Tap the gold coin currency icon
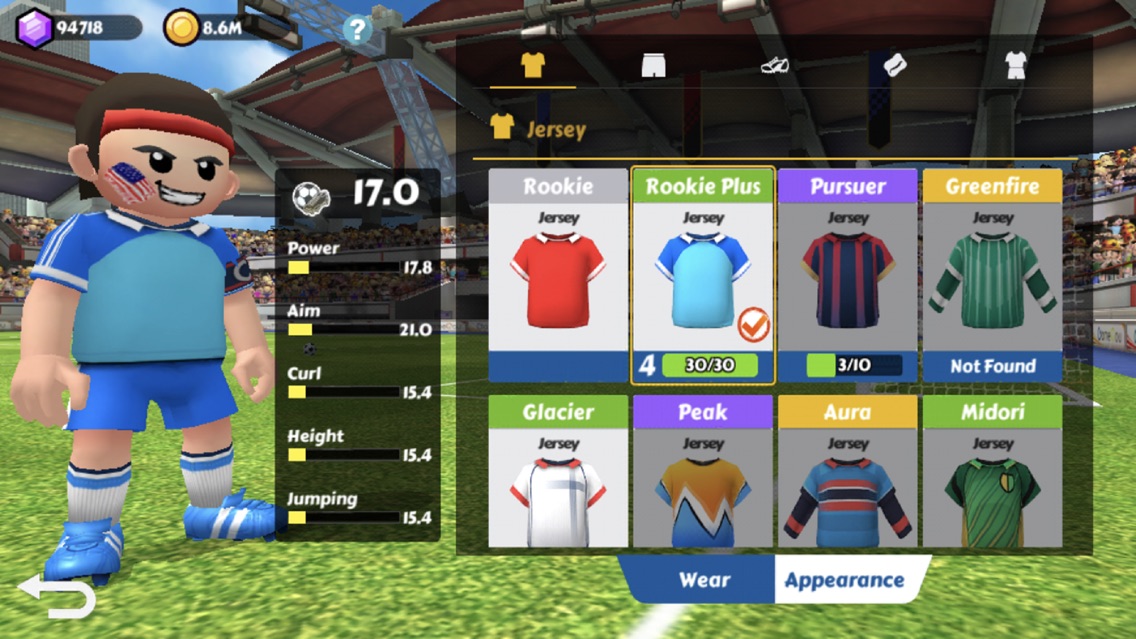 (x=182, y=28)
